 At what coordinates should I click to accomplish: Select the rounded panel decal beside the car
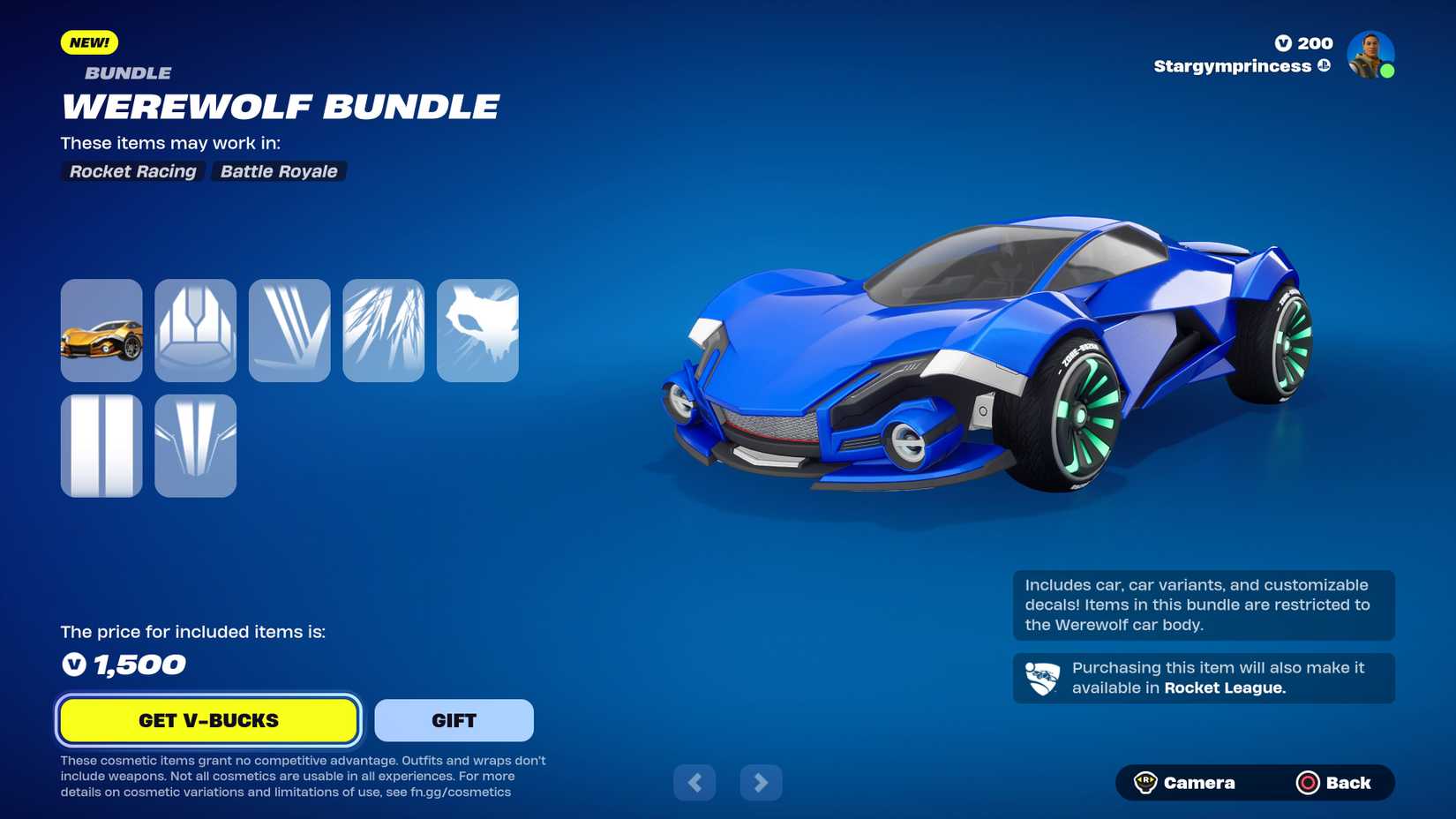(x=195, y=330)
